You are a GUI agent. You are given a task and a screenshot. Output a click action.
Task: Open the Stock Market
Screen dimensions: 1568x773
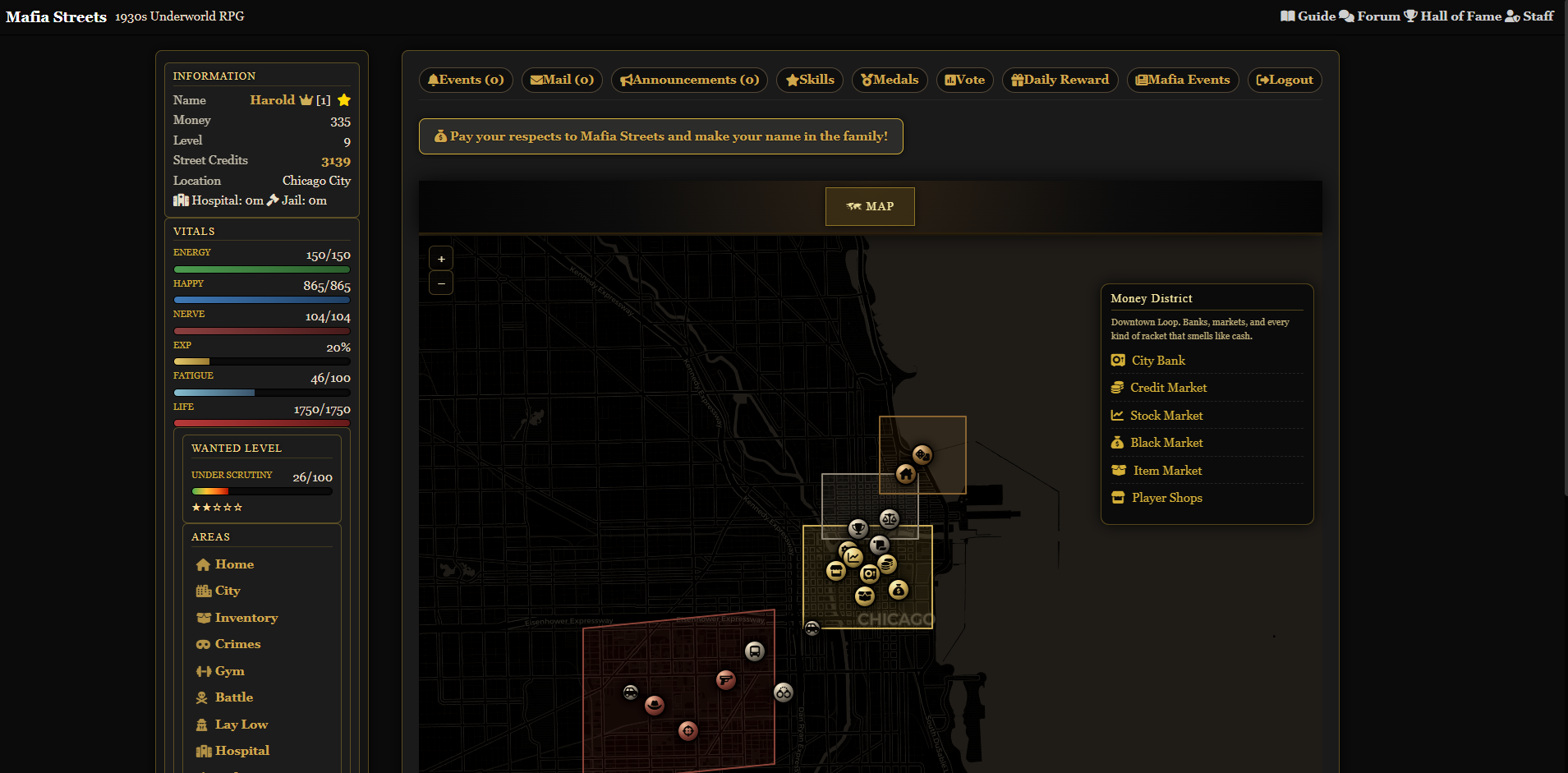coord(1166,416)
